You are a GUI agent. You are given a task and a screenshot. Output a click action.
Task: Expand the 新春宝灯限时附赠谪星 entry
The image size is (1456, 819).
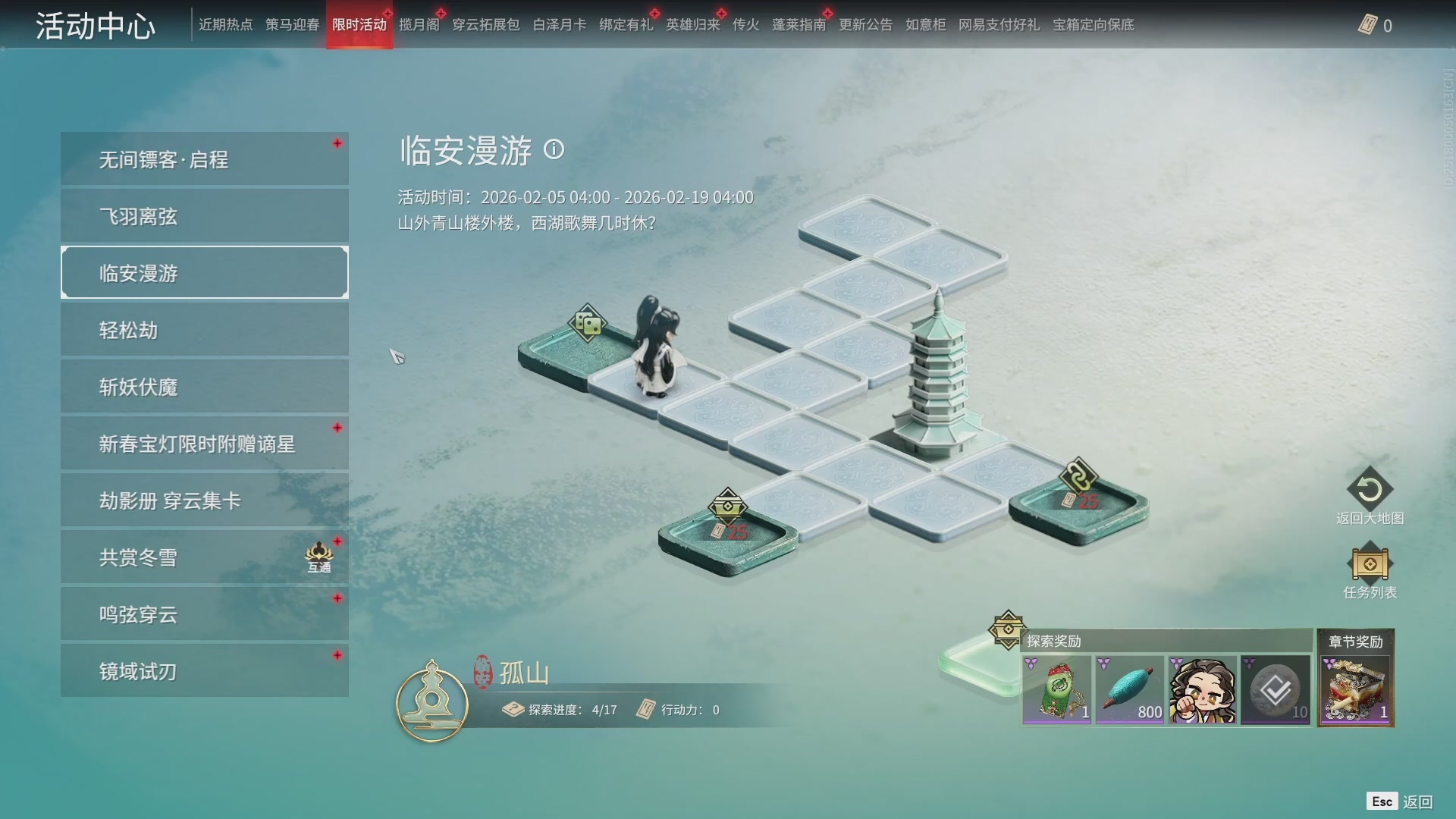click(x=203, y=443)
